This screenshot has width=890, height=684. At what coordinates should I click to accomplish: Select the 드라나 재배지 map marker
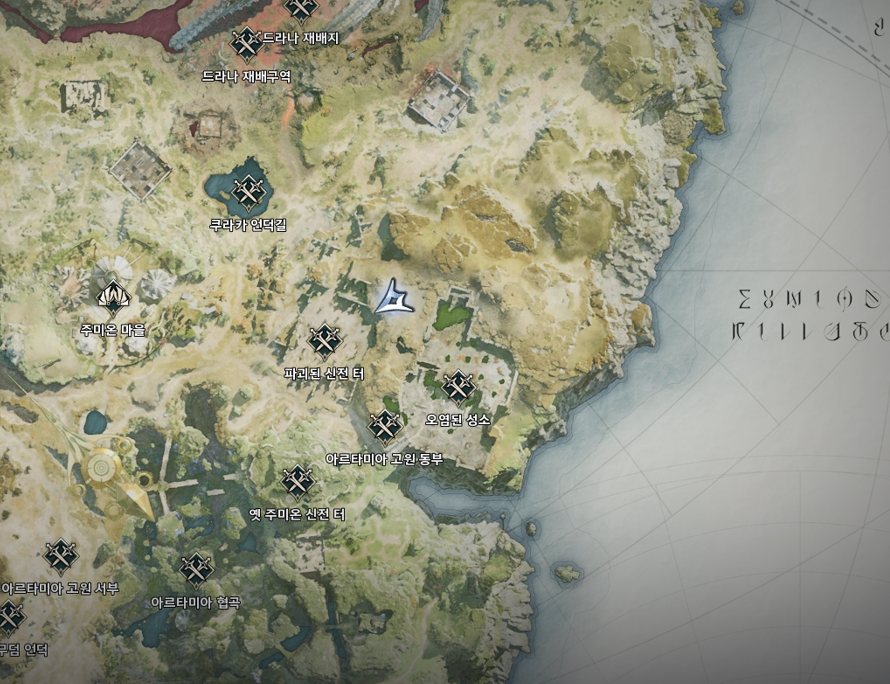[246, 42]
